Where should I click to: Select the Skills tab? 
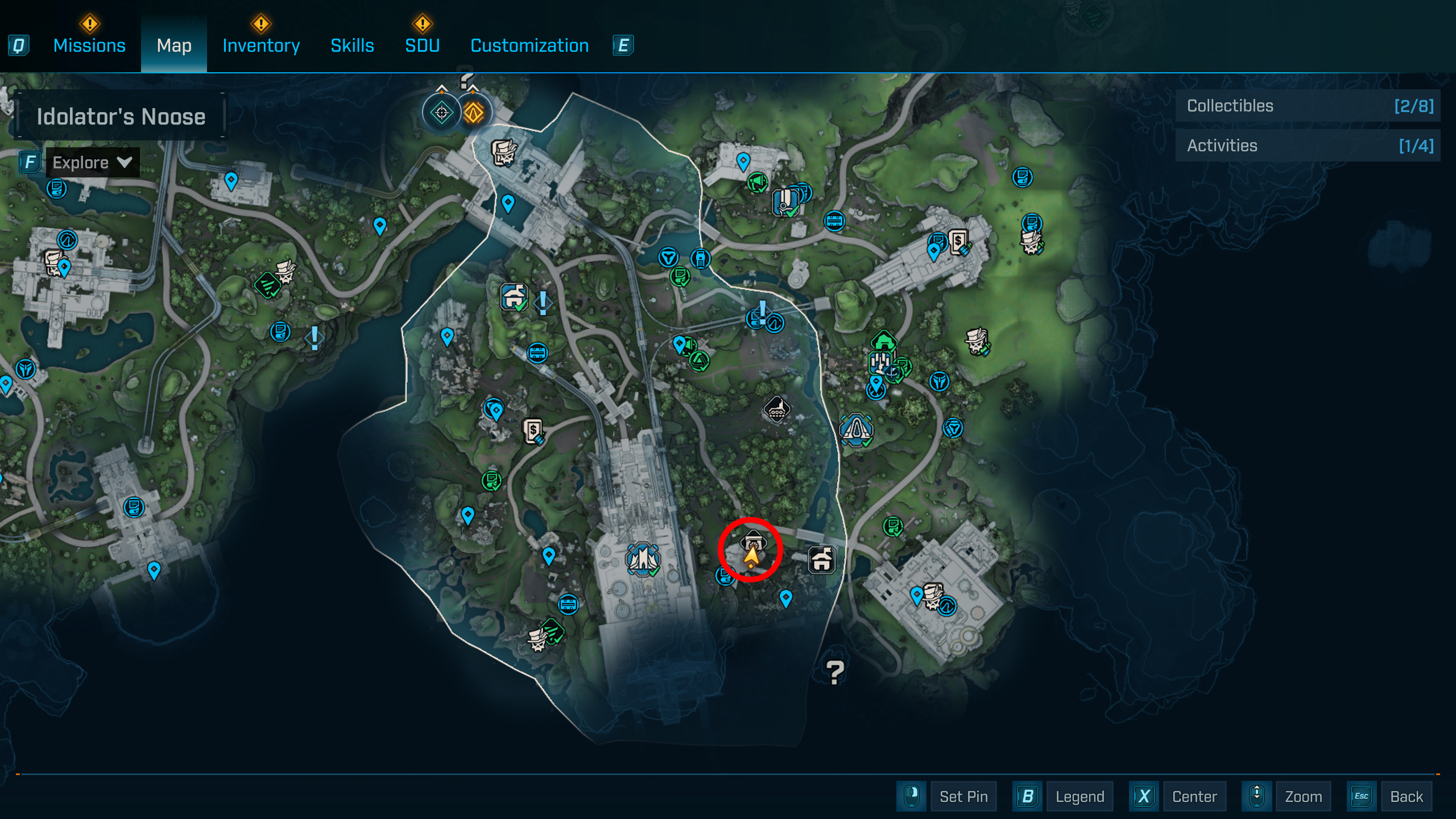pyautogui.click(x=352, y=45)
